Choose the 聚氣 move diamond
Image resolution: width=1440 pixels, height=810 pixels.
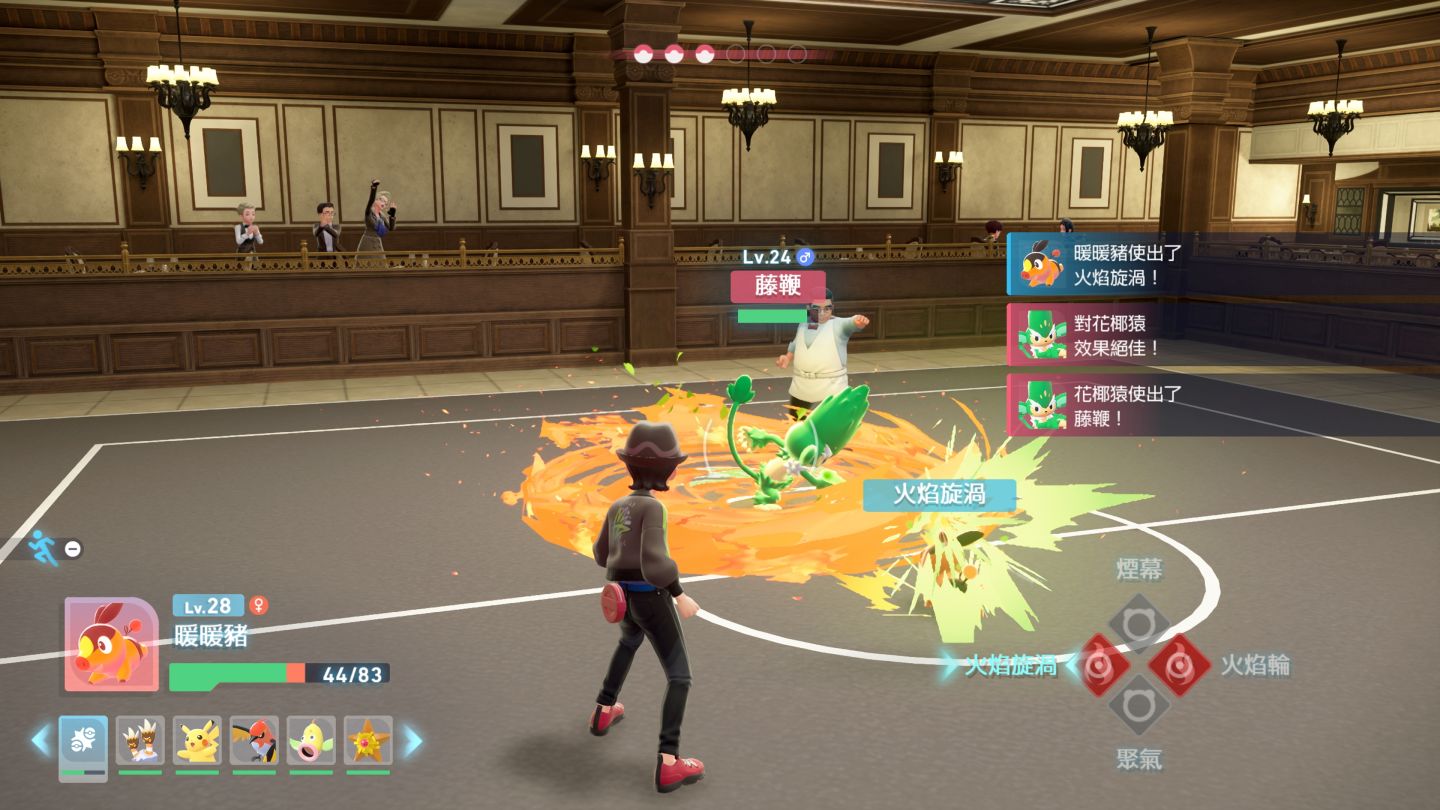coord(1138,705)
